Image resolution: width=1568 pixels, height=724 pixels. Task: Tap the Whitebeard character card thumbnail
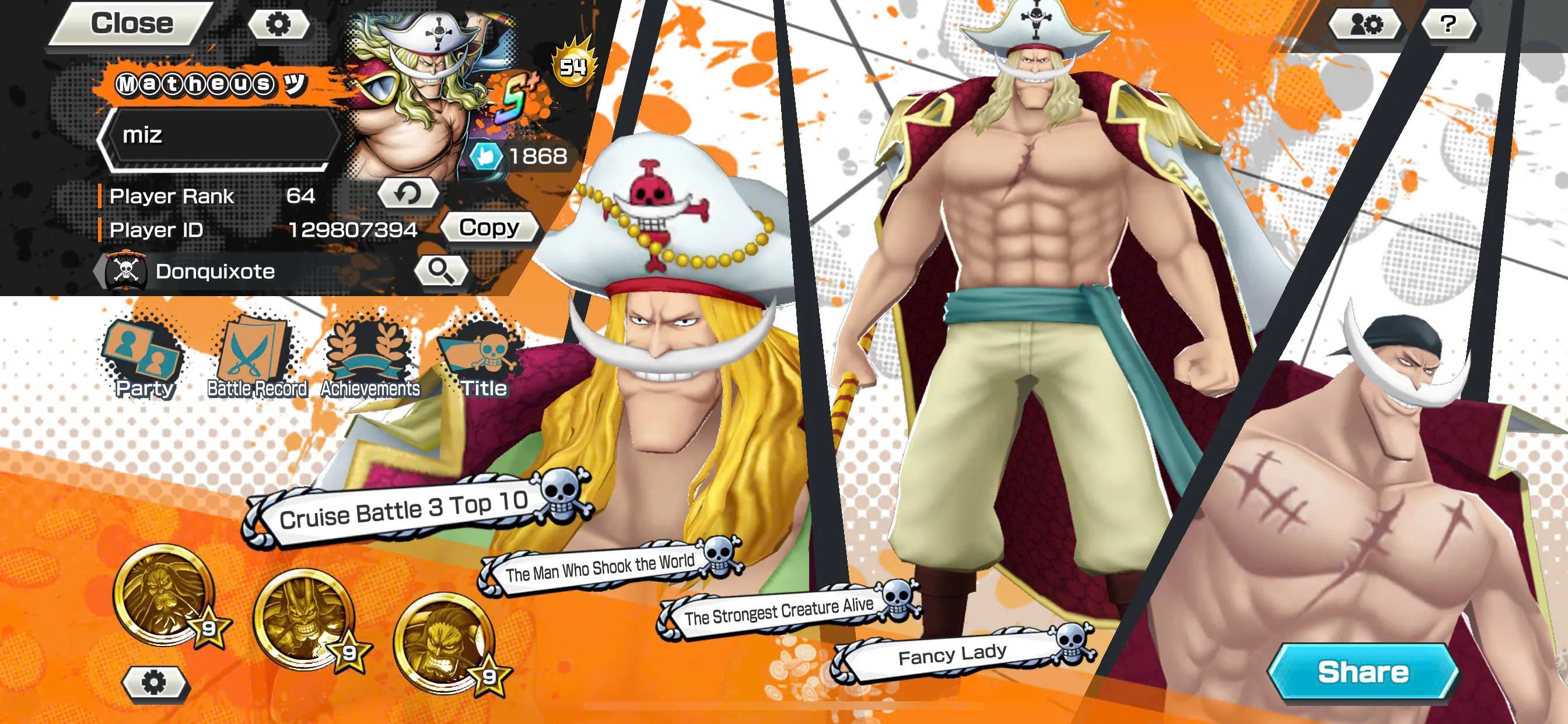pos(426,97)
